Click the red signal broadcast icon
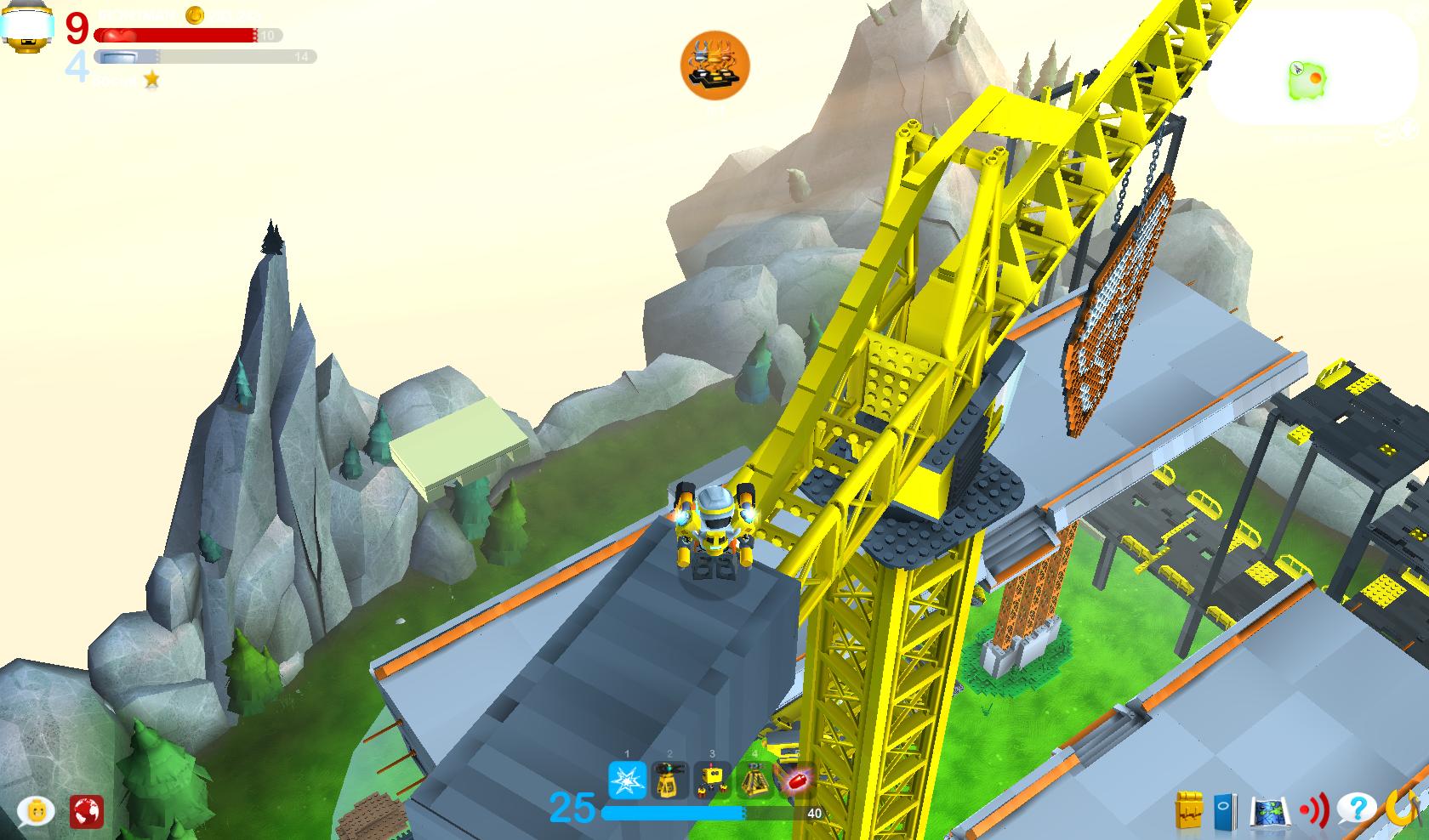This screenshot has width=1429, height=840. (1313, 810)
